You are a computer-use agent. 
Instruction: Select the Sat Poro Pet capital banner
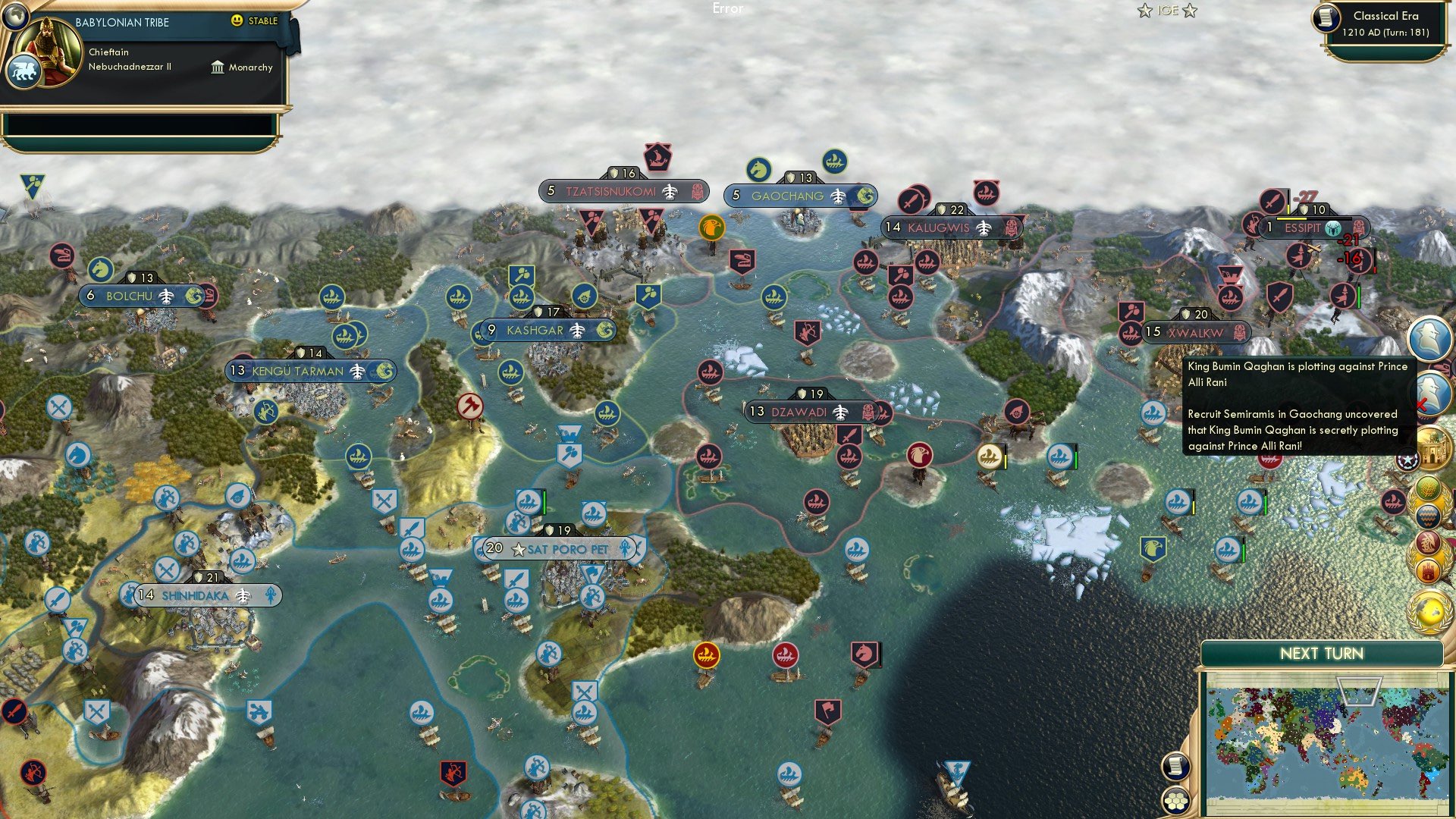coord(561,547)
